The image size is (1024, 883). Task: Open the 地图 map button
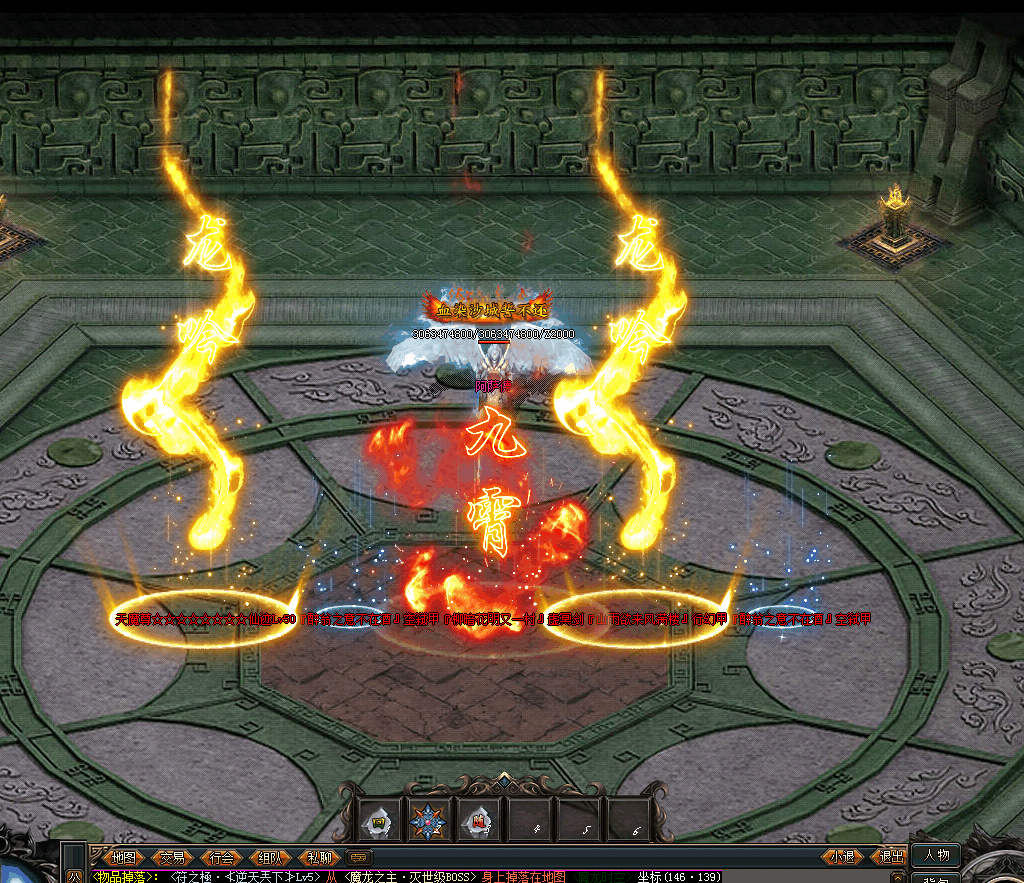[124, 857]
